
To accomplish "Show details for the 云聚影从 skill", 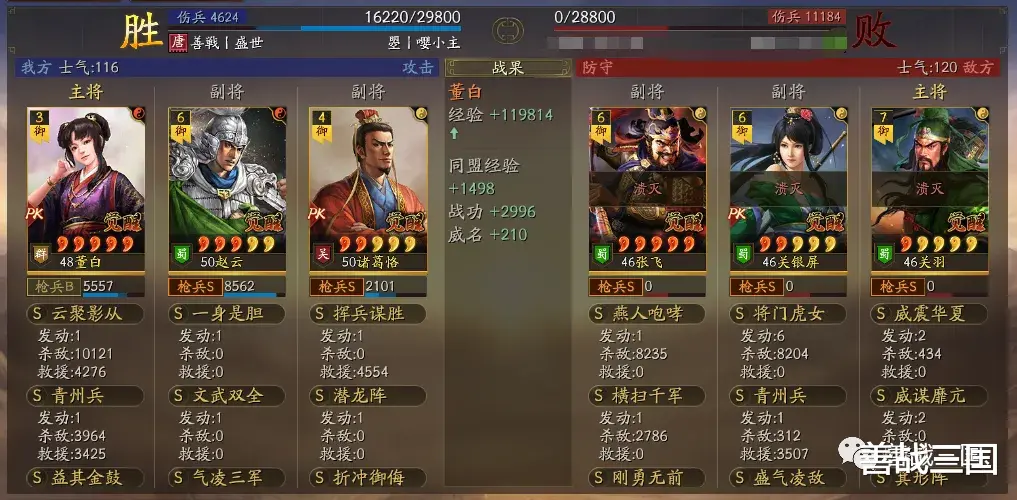I will 85,314.
